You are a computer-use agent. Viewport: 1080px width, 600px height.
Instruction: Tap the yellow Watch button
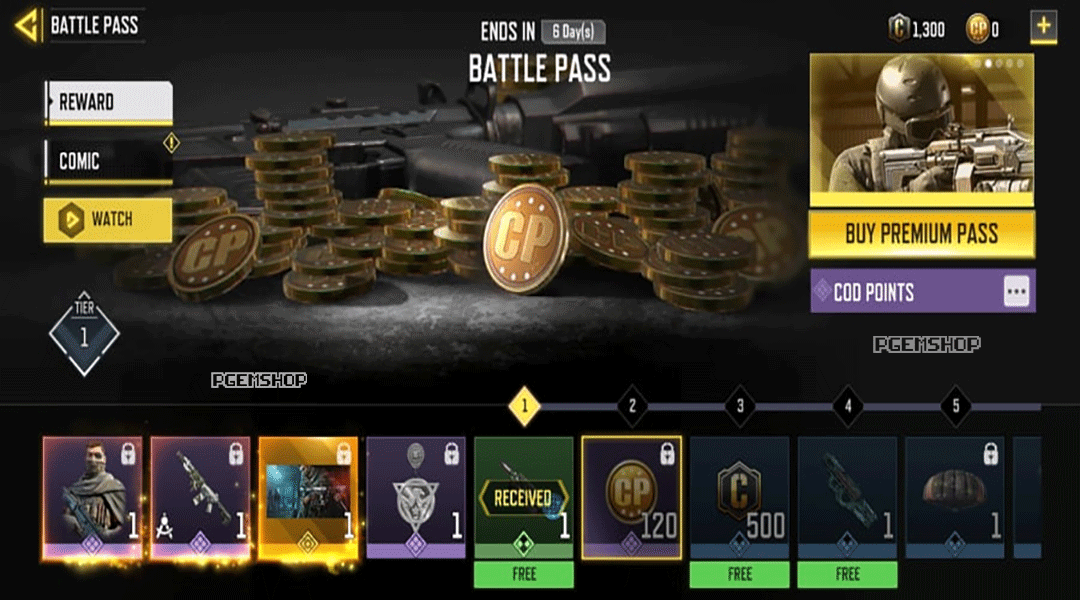108,219
